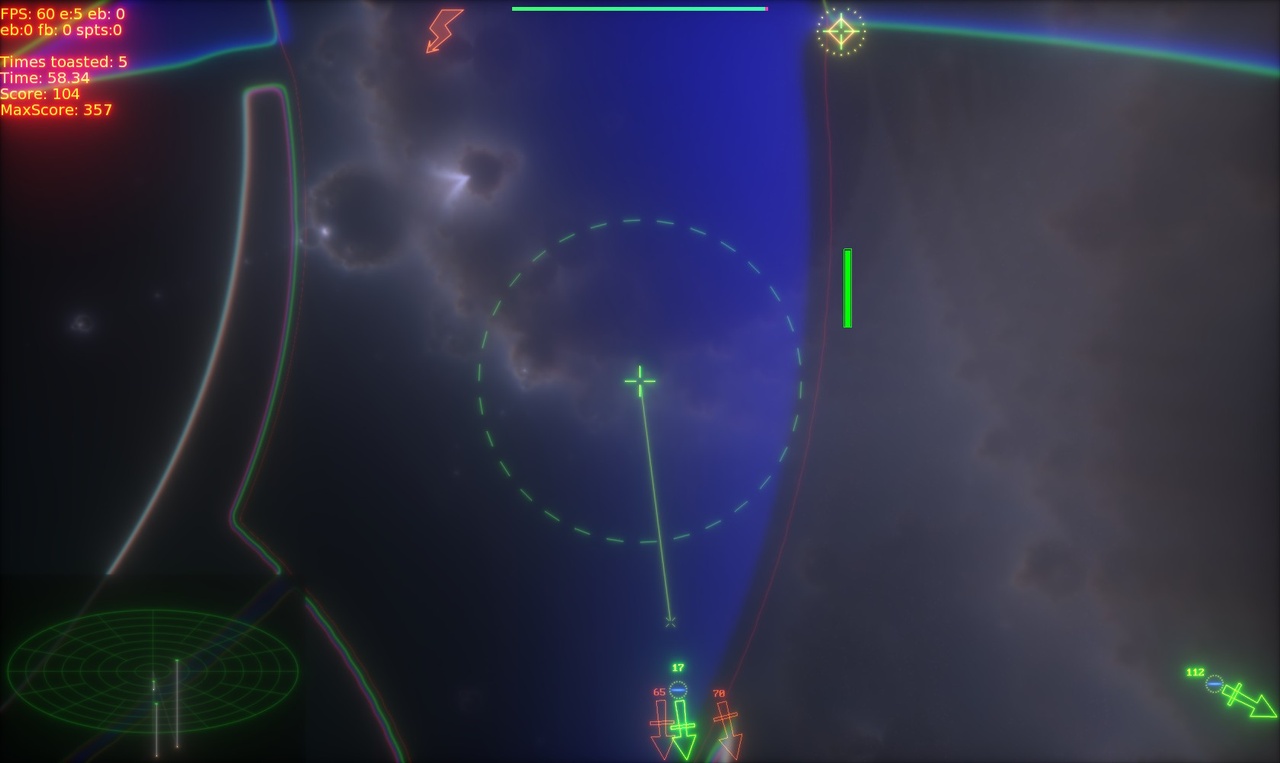
Task: Click the green crosshair reticle
Action: click(639, 380)
